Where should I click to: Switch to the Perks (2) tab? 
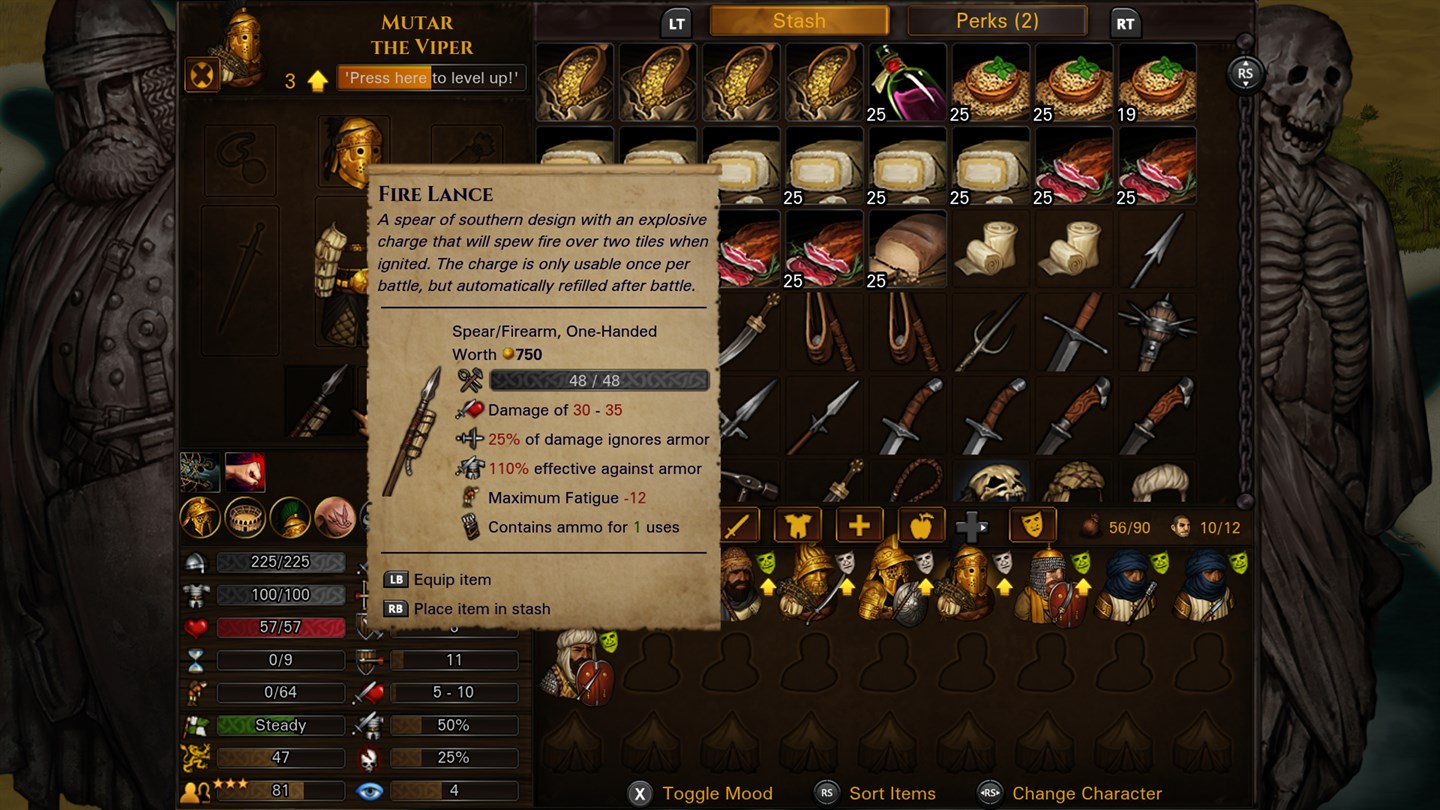point(996,21)
